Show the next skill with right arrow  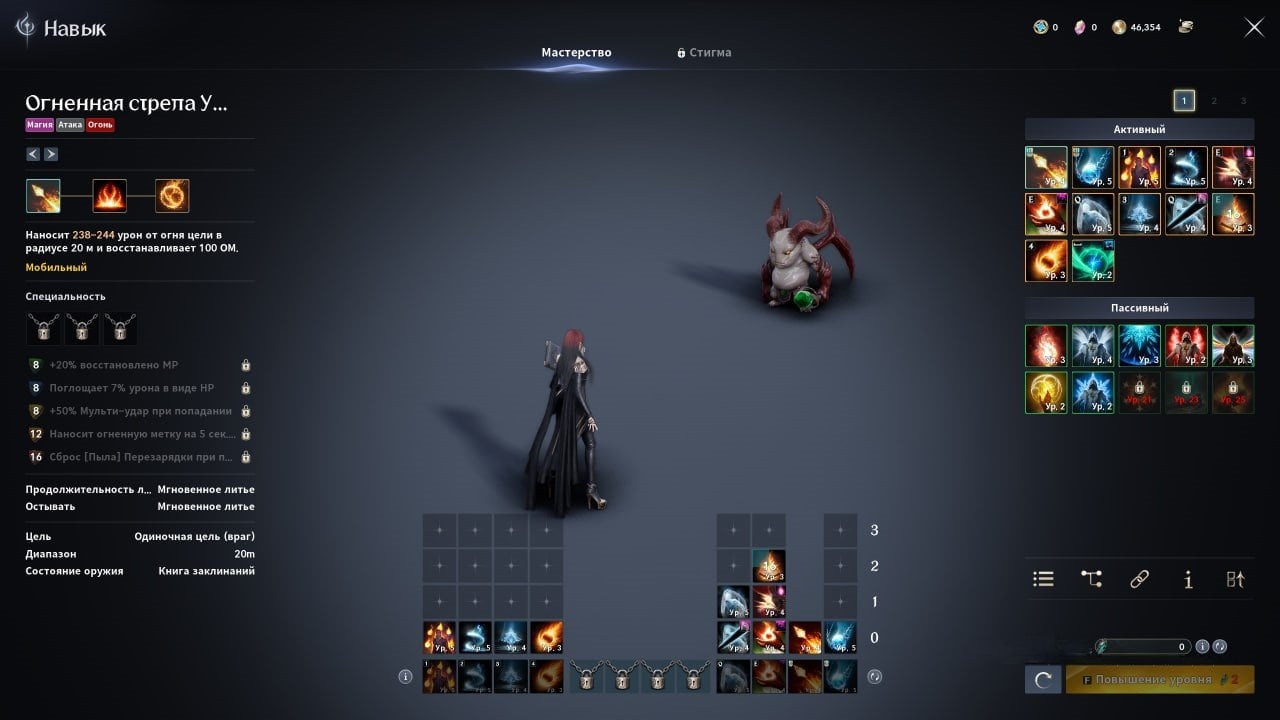tap(51, 154)
